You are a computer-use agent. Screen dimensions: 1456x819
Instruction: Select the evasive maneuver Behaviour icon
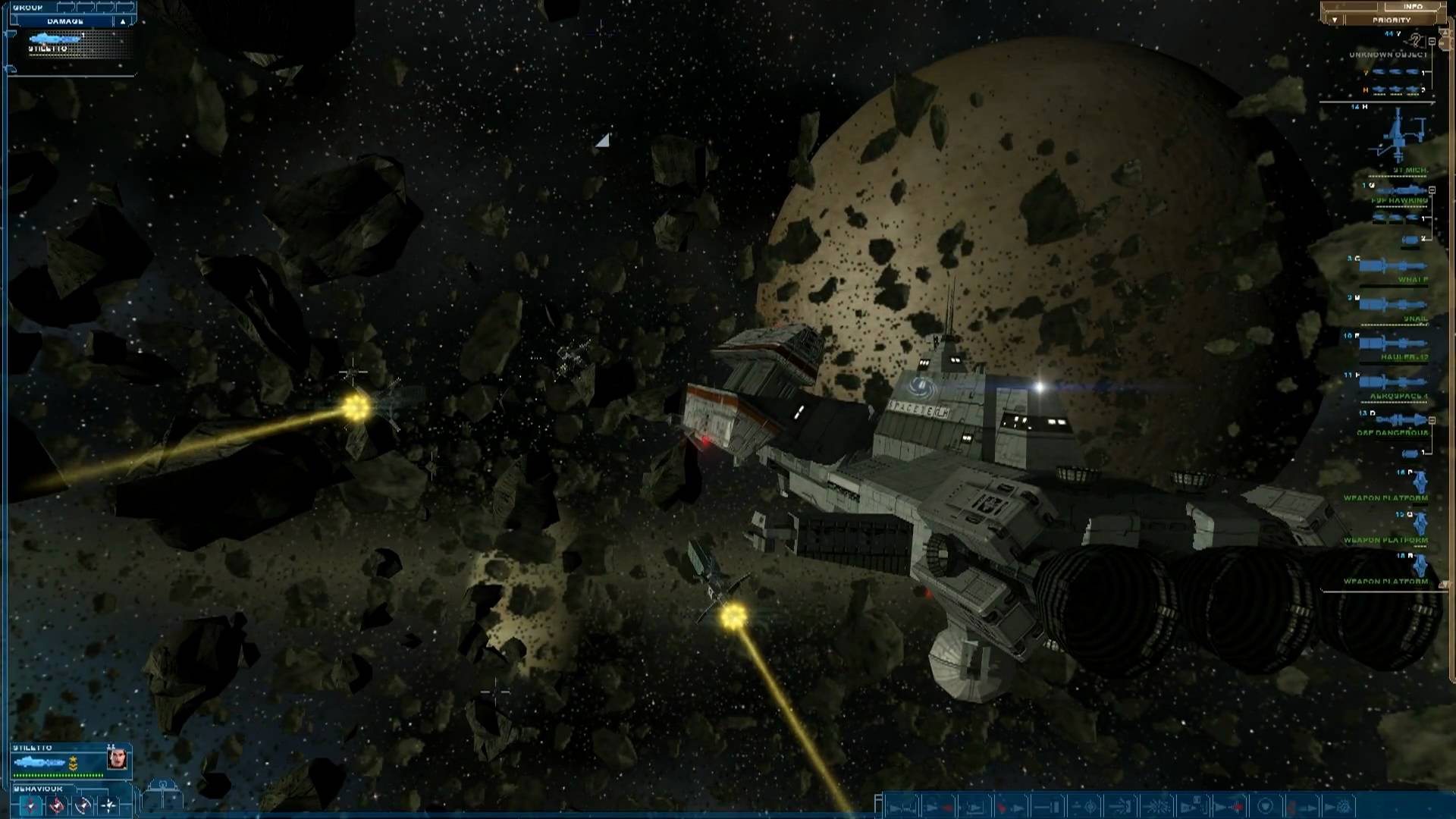pos(83,805)
